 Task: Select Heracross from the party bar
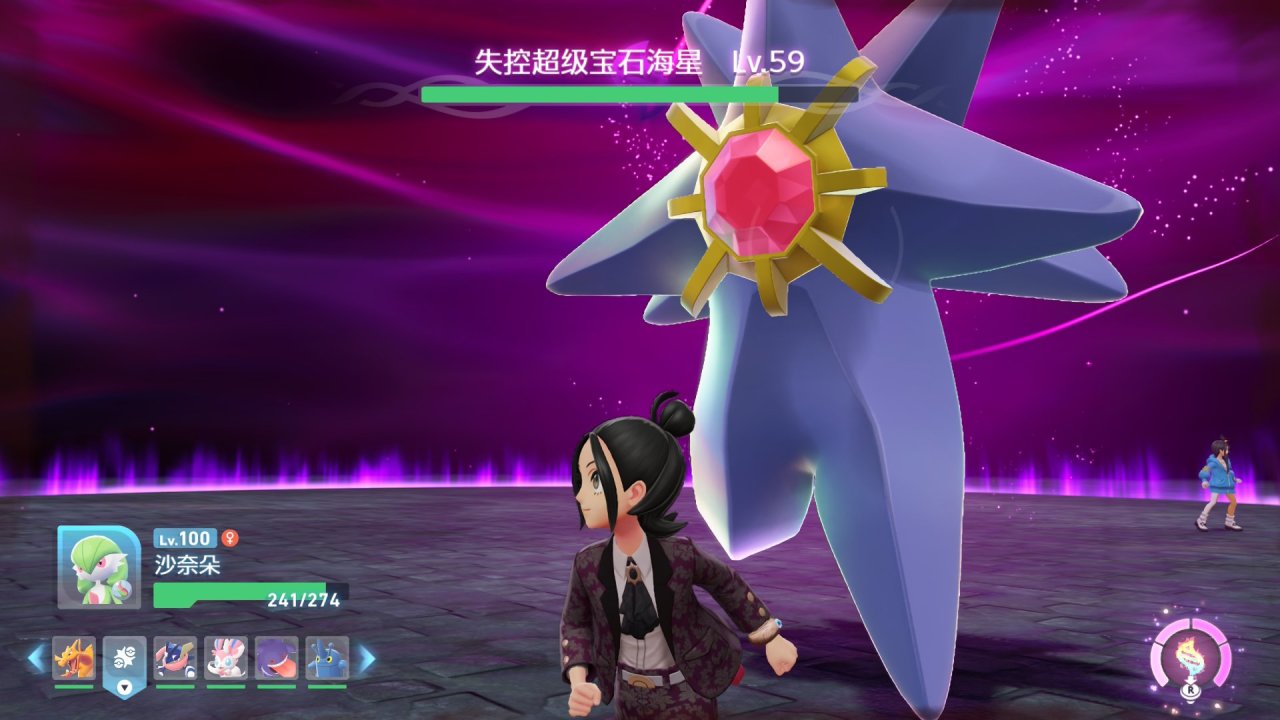327,658
